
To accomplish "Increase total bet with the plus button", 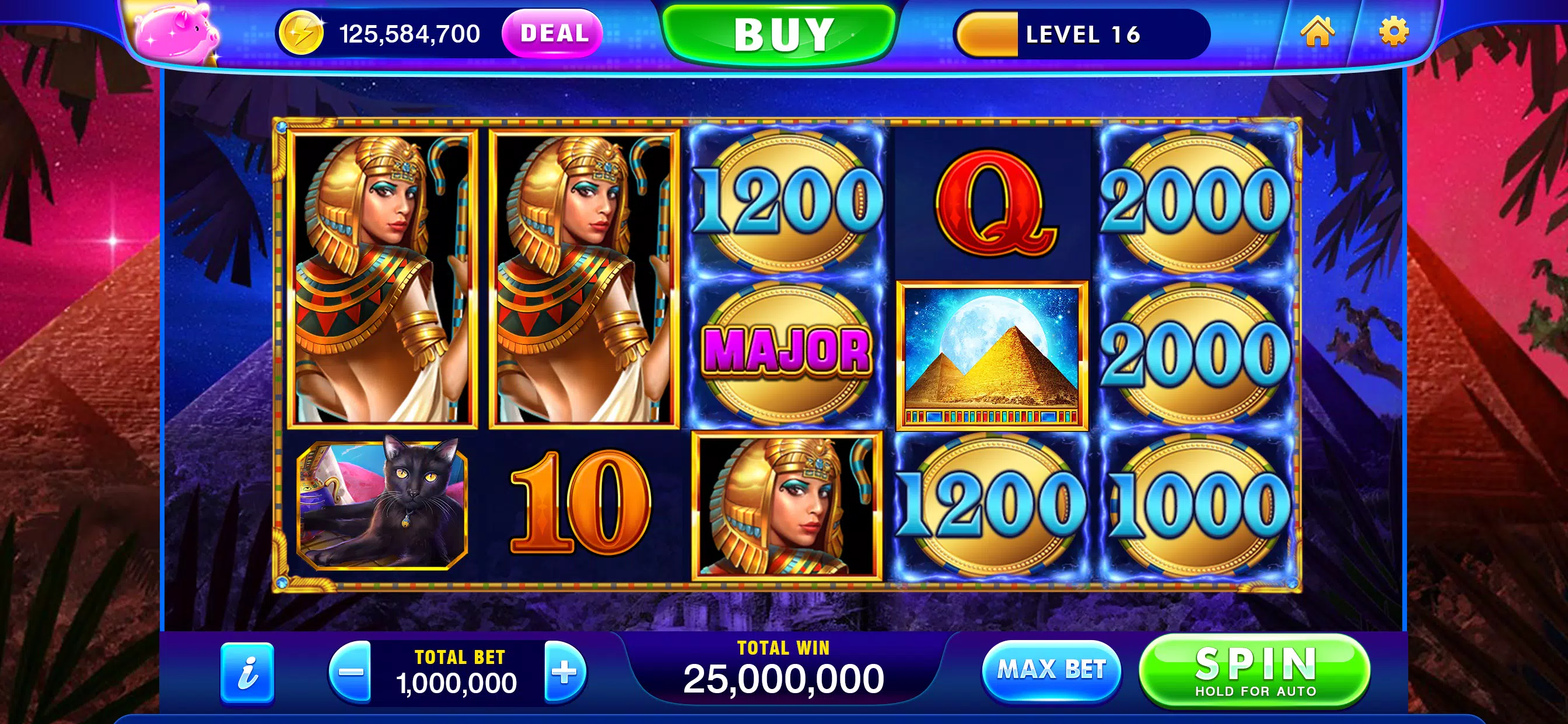I will (x=564, y=672).
